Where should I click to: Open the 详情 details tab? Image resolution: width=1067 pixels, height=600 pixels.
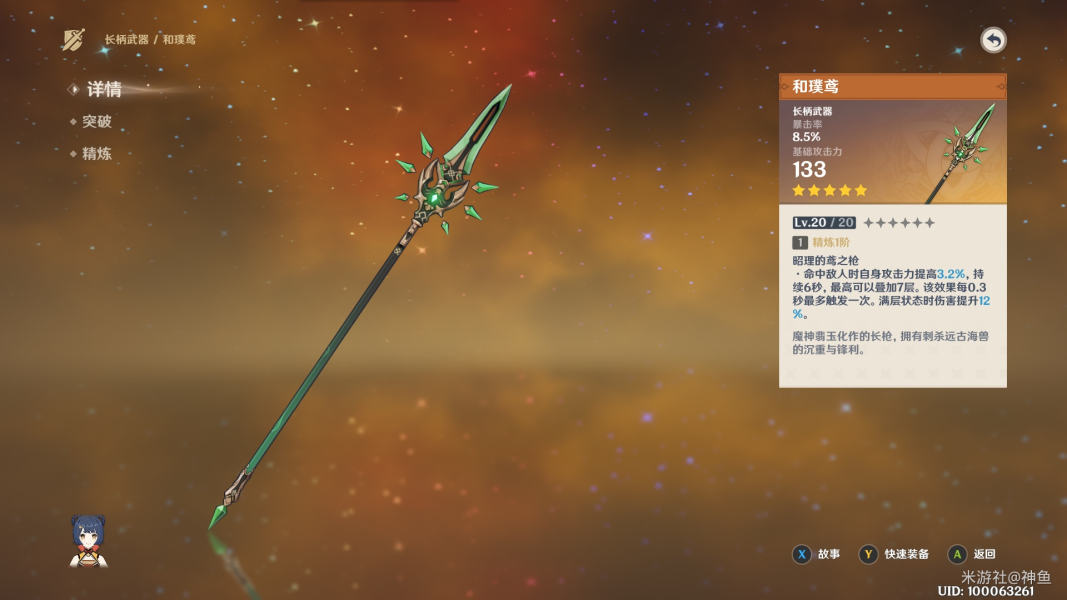(103, 90)
